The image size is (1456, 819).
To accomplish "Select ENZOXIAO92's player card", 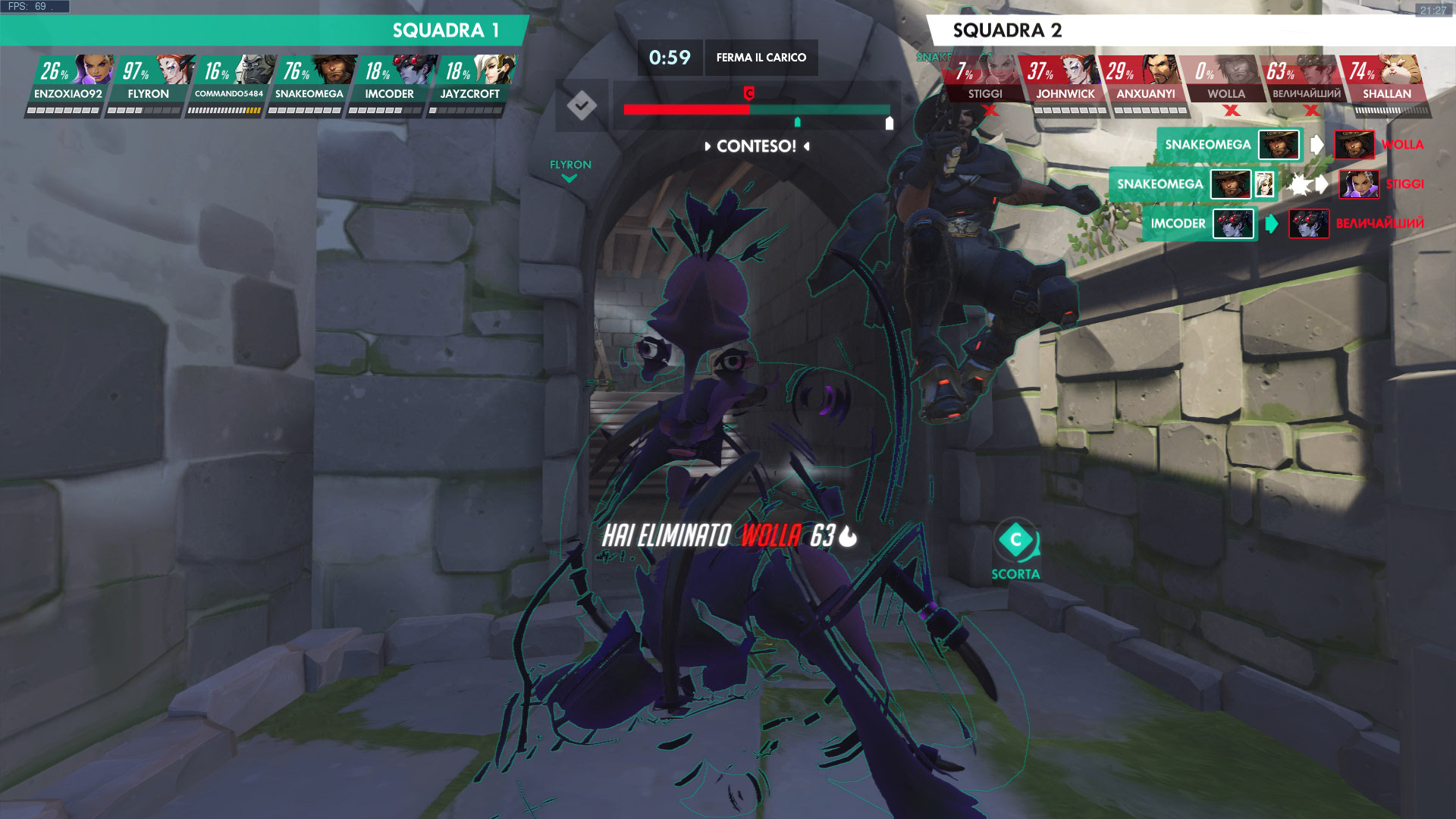I will 68,83.
